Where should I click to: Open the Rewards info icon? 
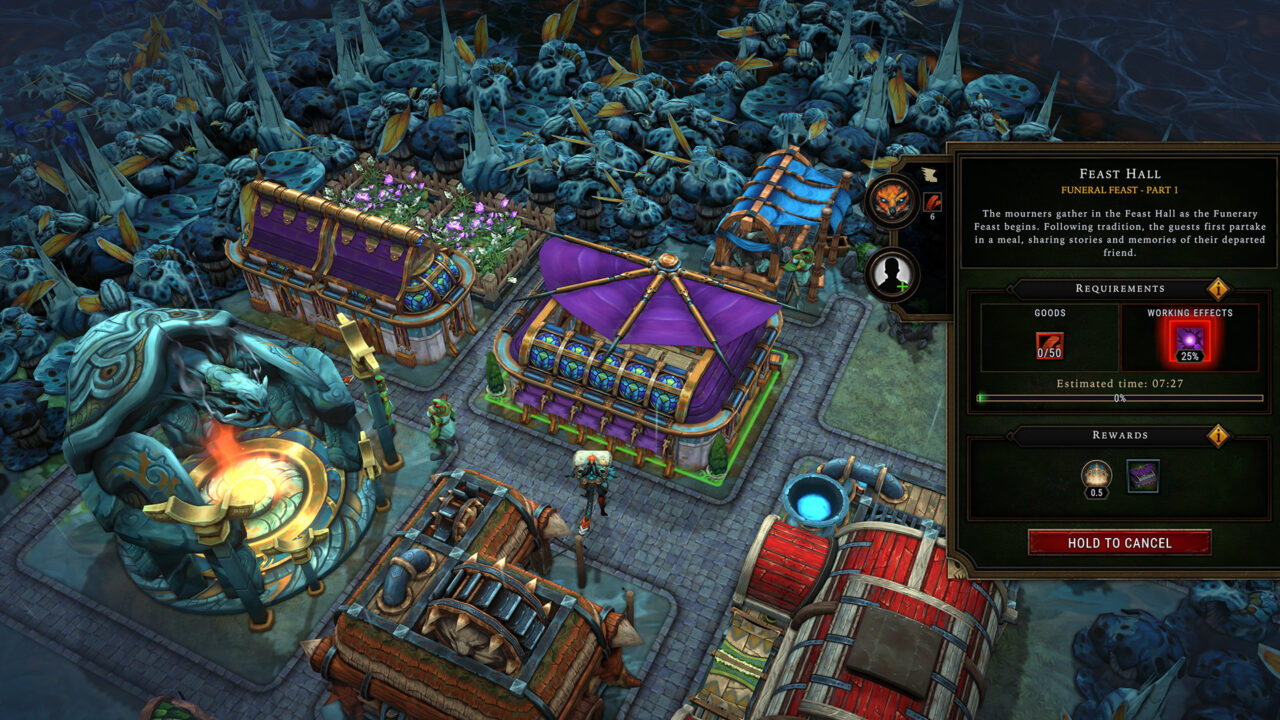click(x=1218, y=436)
